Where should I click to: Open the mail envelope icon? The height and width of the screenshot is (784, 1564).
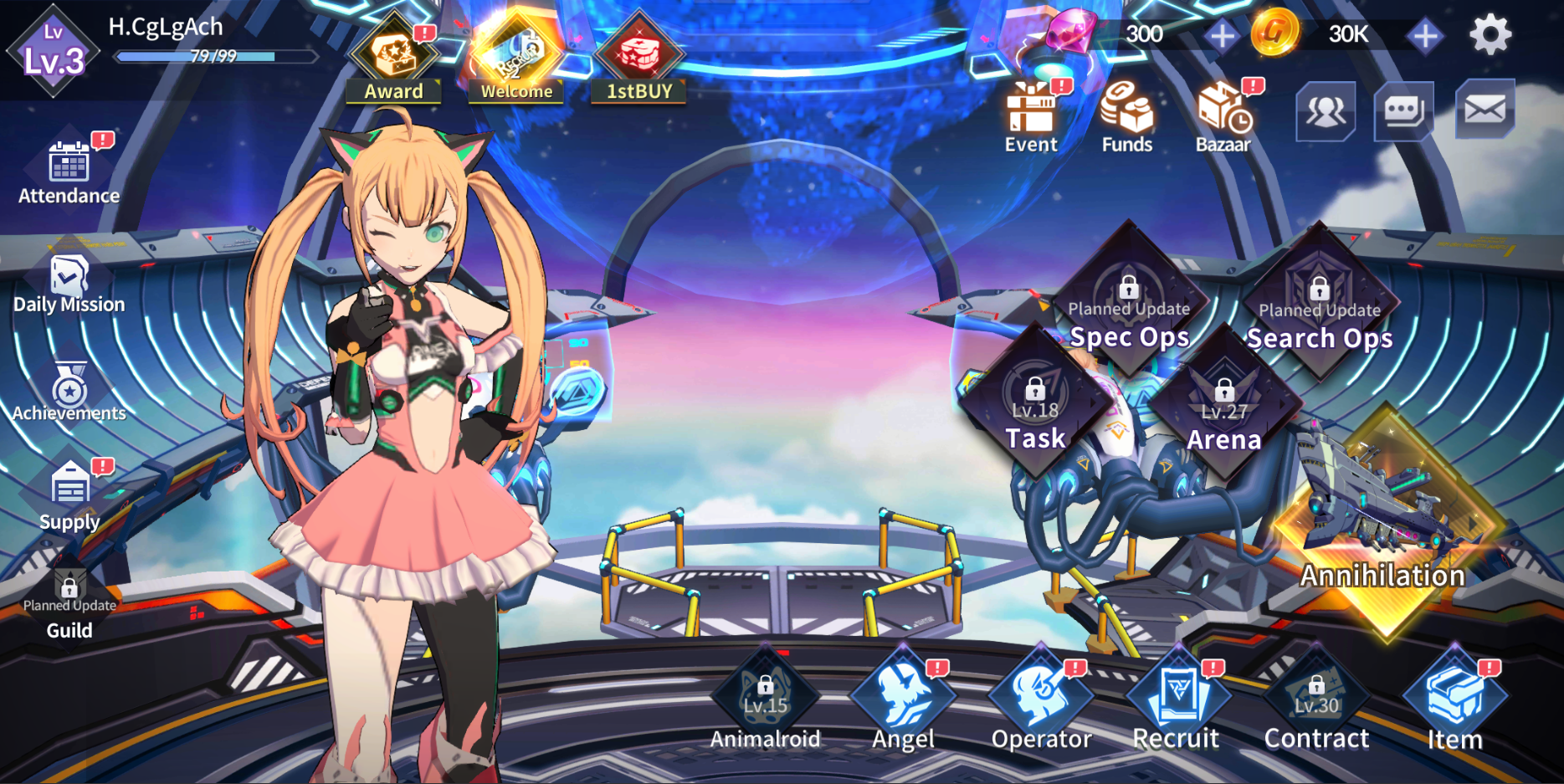pos(1485,111)
